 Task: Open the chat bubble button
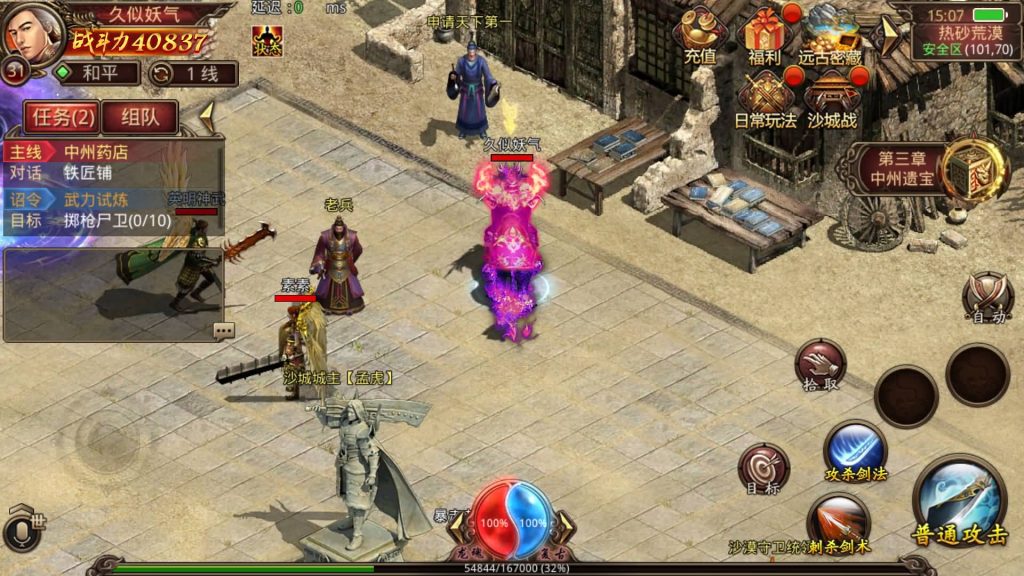click(223, 330)
